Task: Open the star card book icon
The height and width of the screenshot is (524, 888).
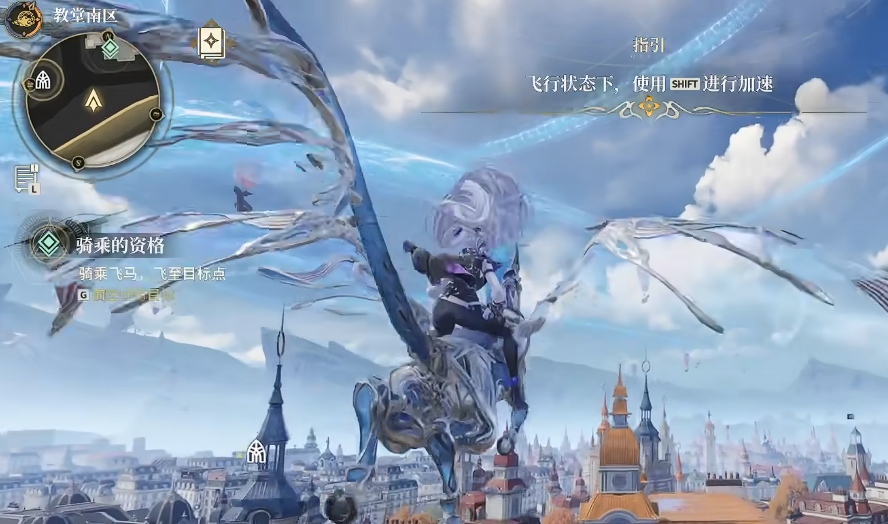Action: click(212, 41)
